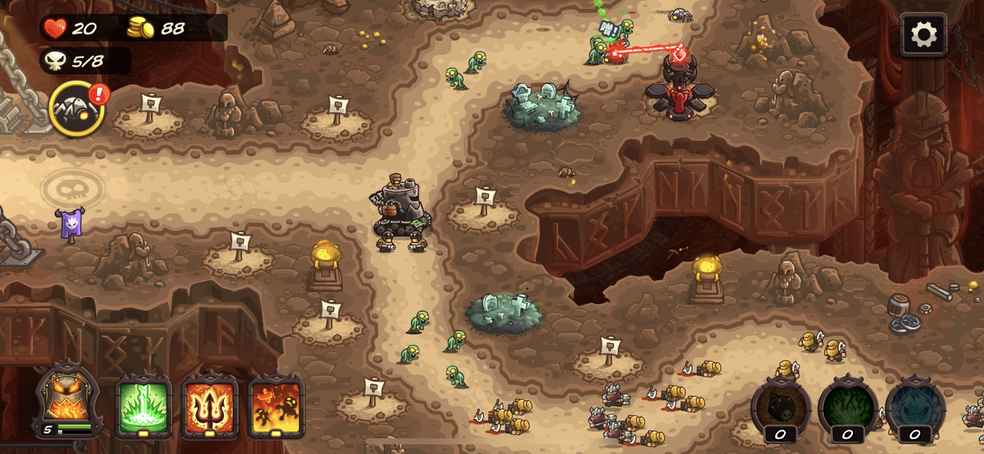Screen dimensions: 984x454
Task: Use the blue consumable item slot
Action: (914, 407)
